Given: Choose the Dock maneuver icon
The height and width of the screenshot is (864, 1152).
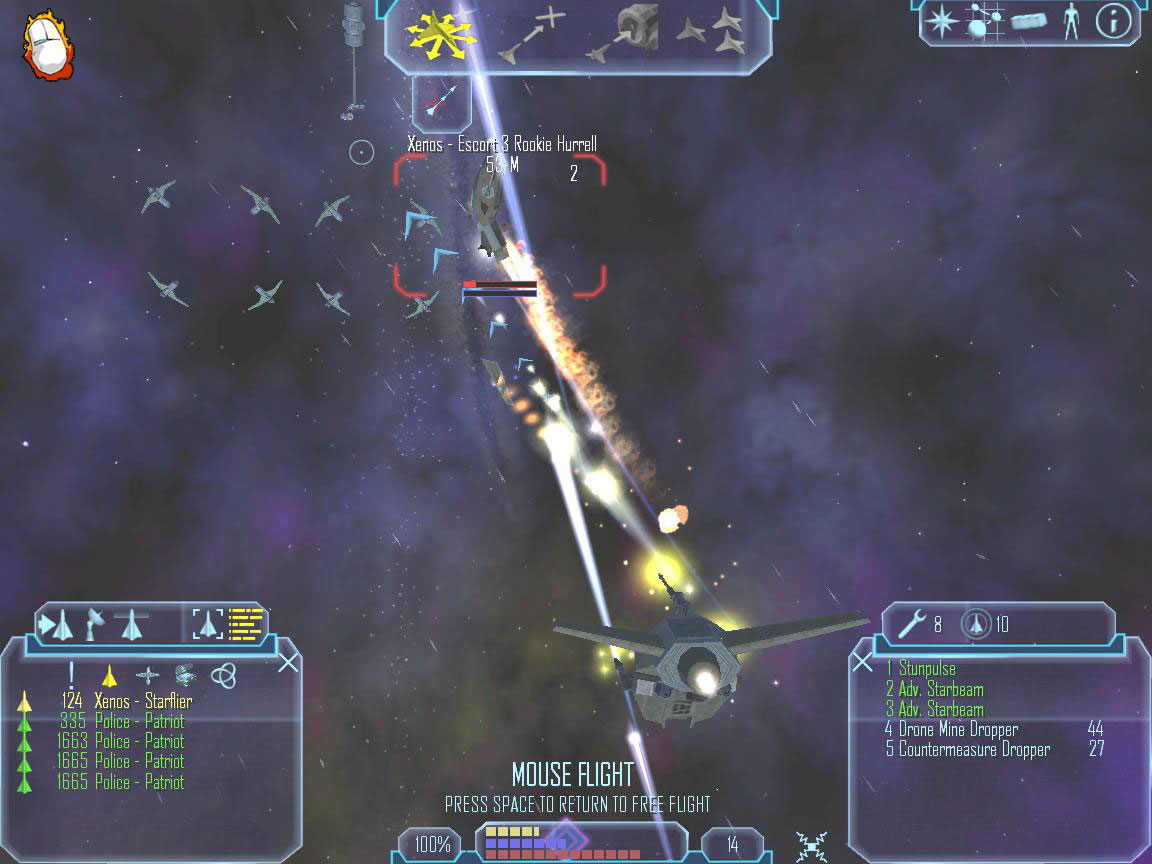Looking at the screenshot, I should pos(625,34).
